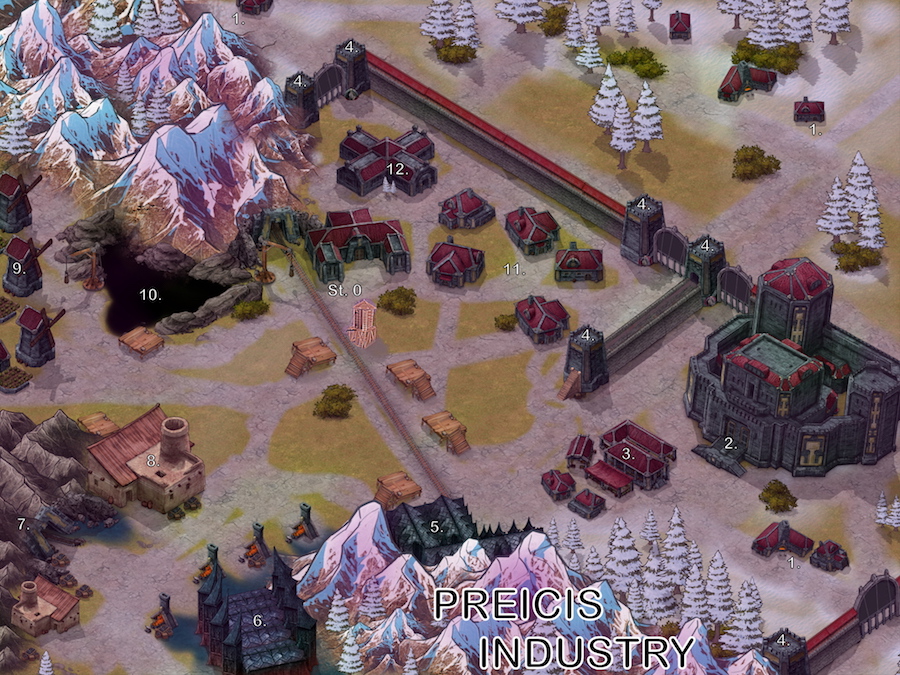Open map marker 5 at the dark gate
This screenshot has width=900, height=675.
pyautogui.click(x=436, y=525)
